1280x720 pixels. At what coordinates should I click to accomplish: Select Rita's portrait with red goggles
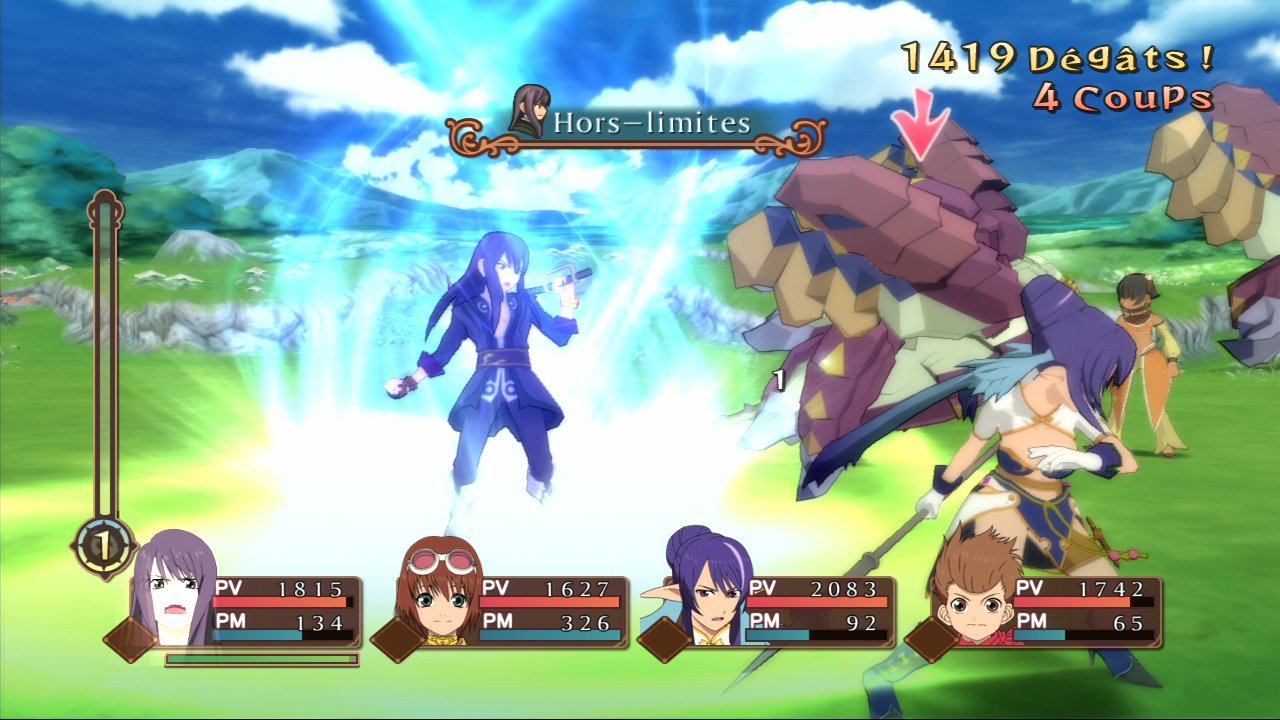439,594
